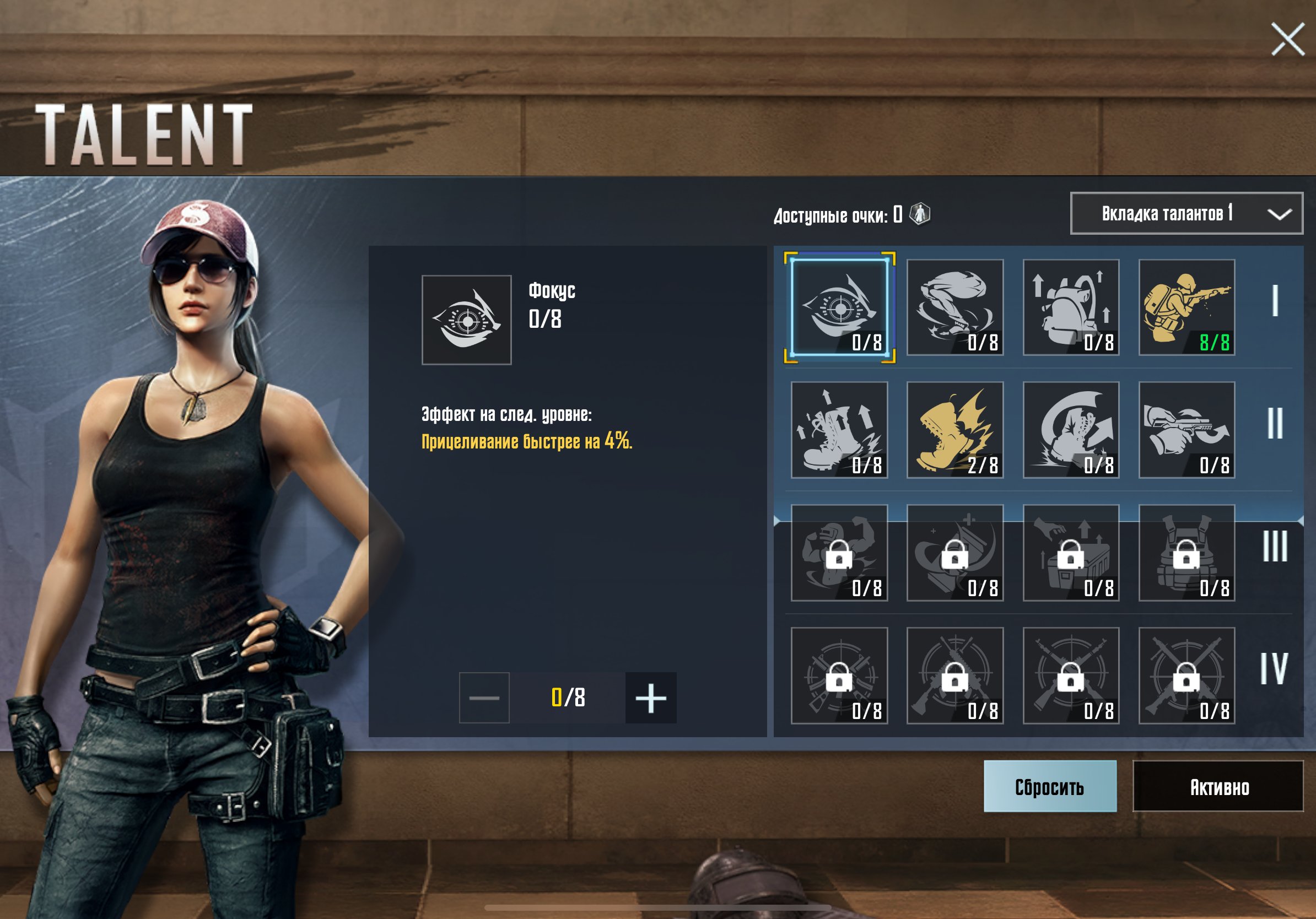Select the backpack capacity talent
Screen dimensions: 1316x919
[x=1071, y=307]
